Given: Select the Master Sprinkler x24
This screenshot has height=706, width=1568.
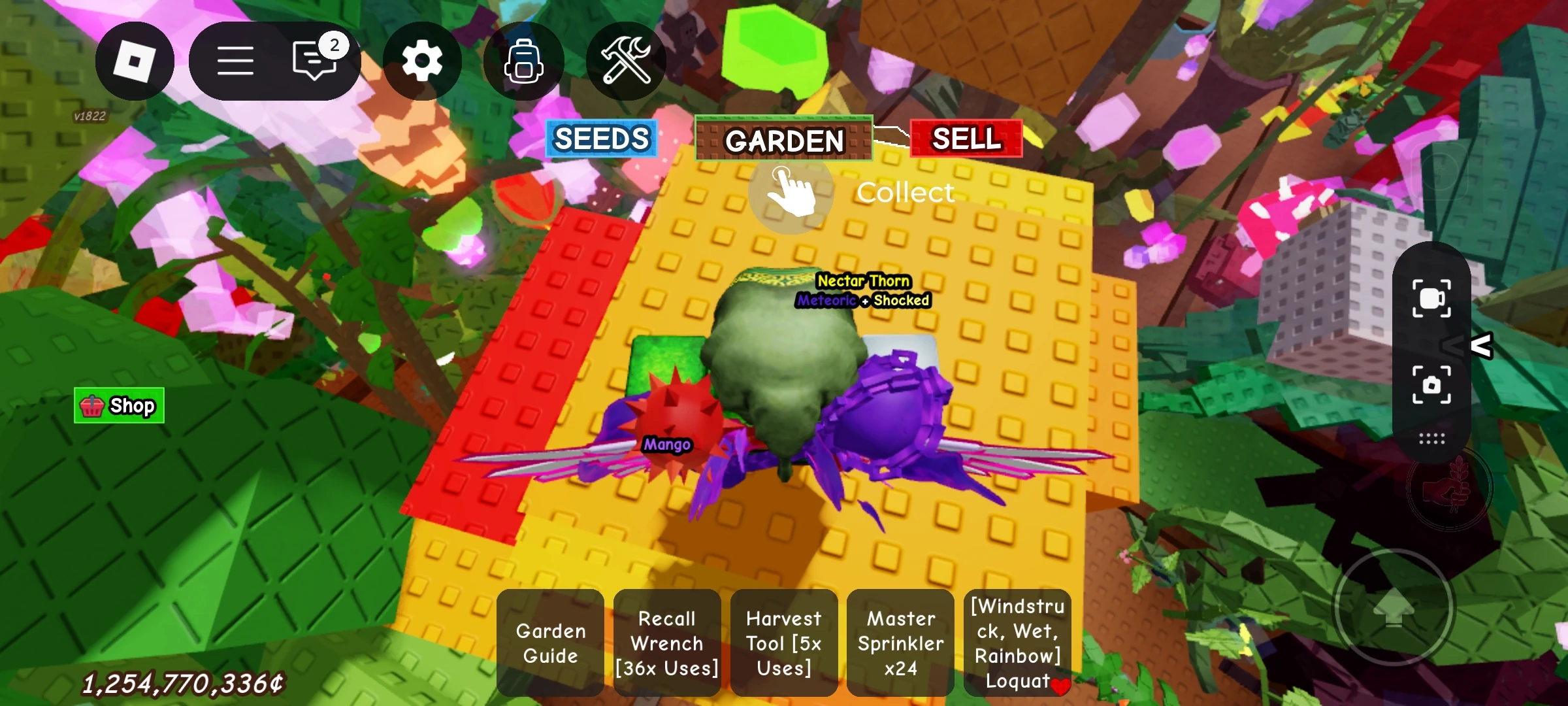Looking at the screenshot, I should 900,643.
